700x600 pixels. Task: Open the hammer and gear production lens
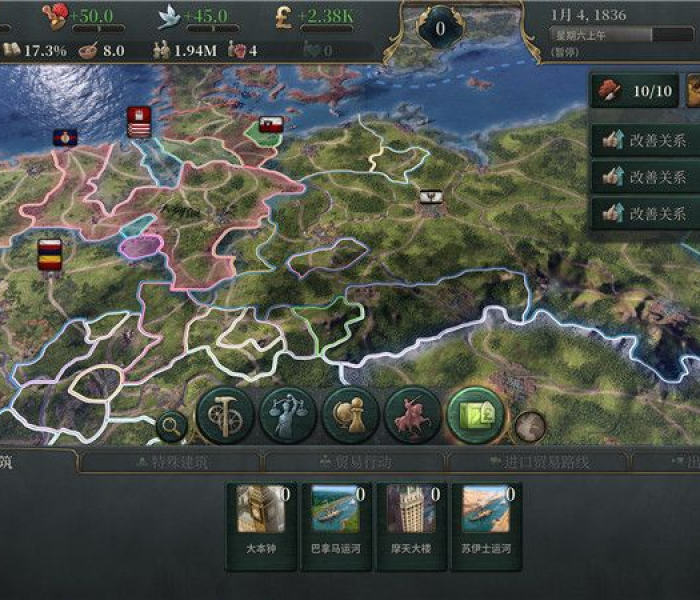[224, 415]
